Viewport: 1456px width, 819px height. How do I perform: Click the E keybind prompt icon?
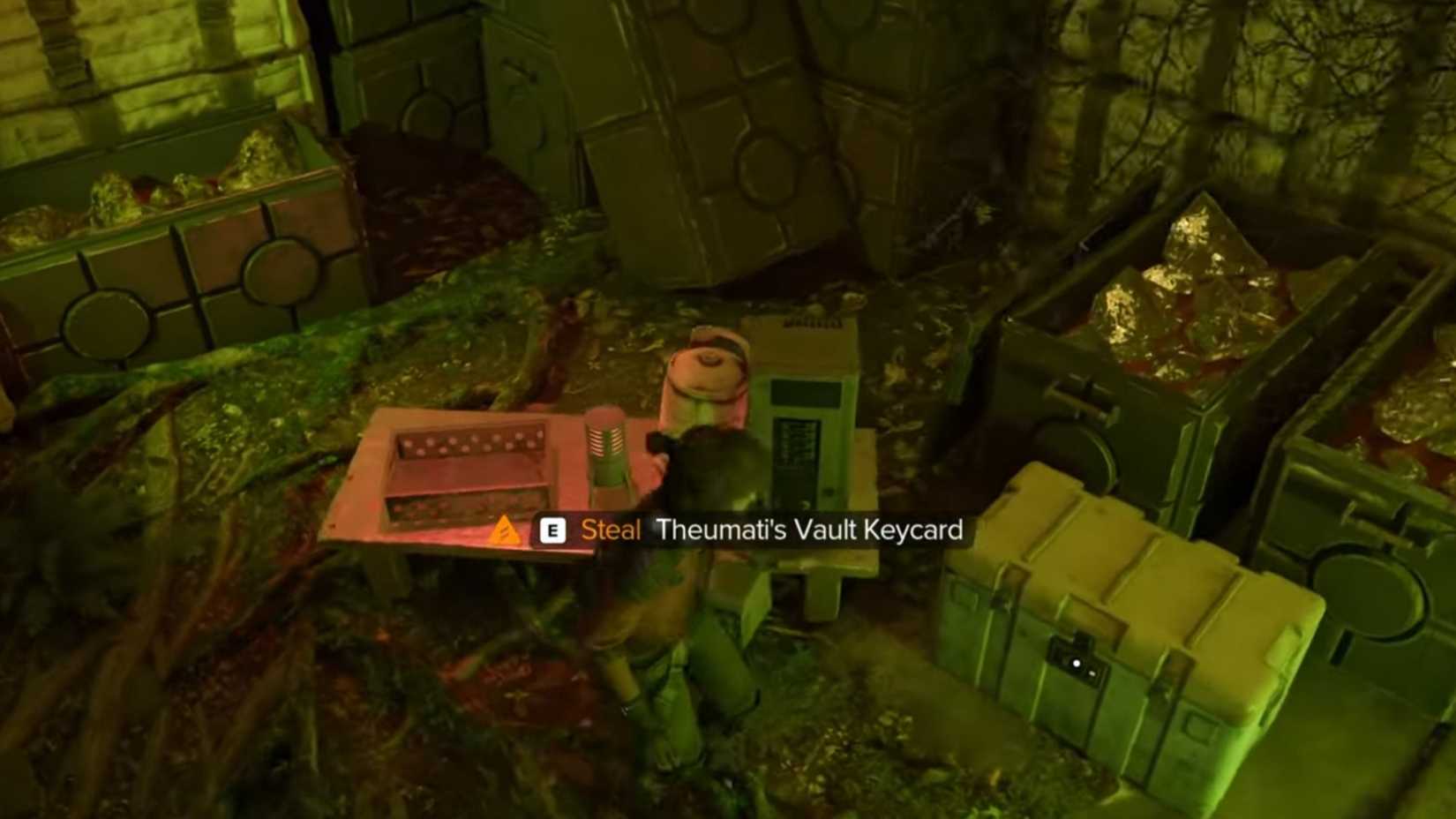(553, 530)
